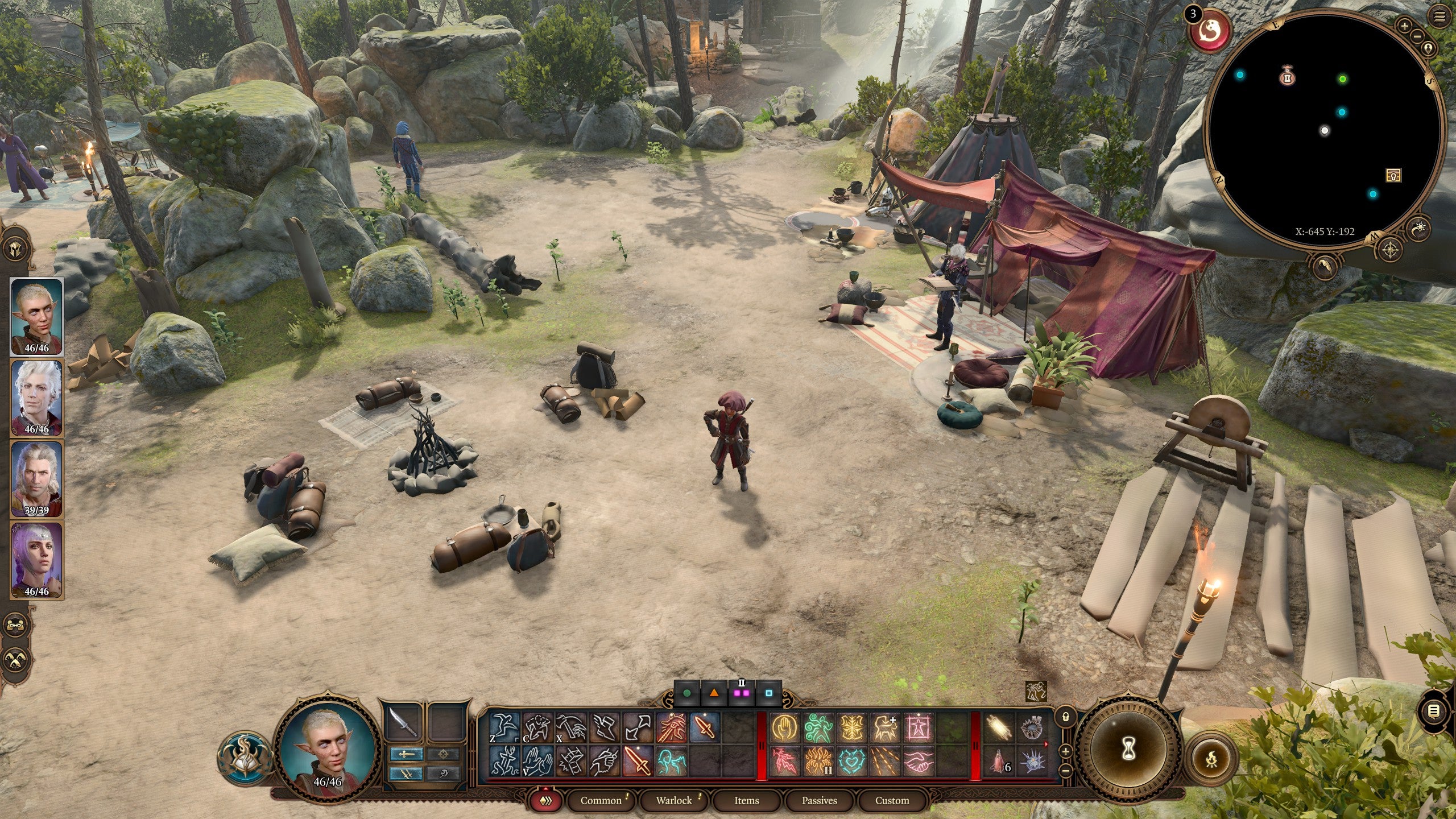Switch to the Common hotbar tab
The image size is (1456, 819).
[601, 800]
